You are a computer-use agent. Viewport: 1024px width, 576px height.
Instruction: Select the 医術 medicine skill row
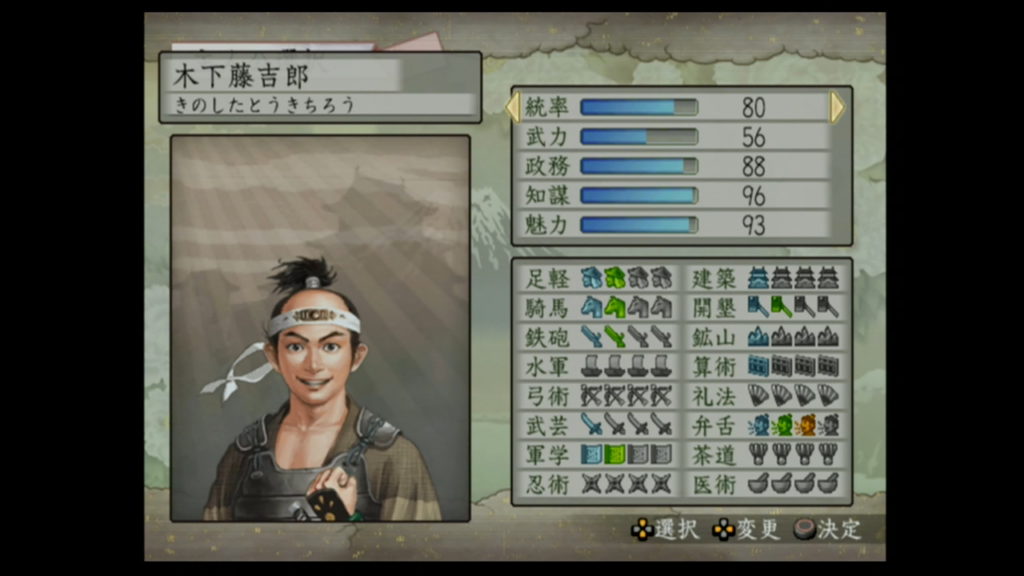point(765,484)
